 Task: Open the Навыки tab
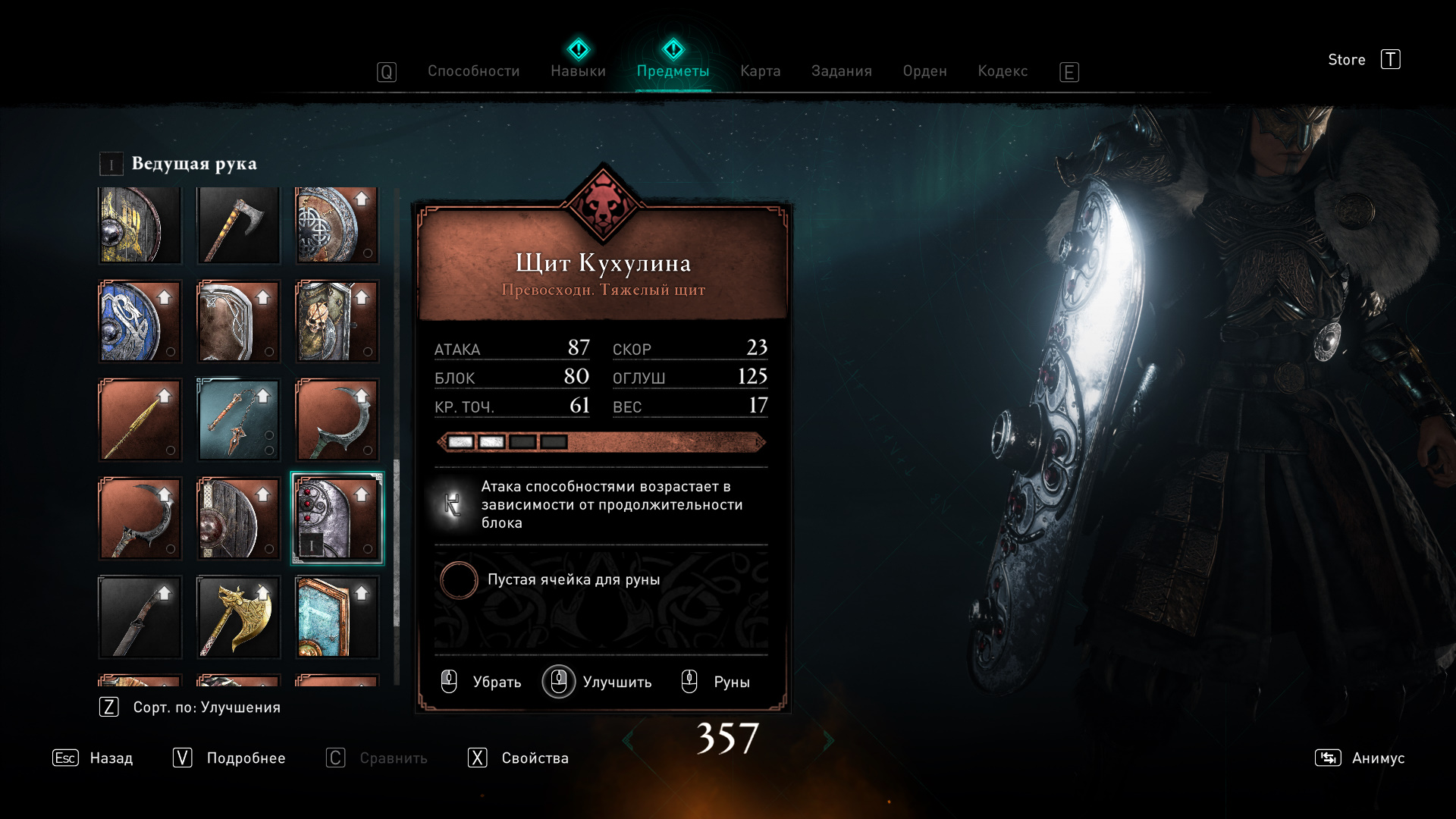point(578,71)
